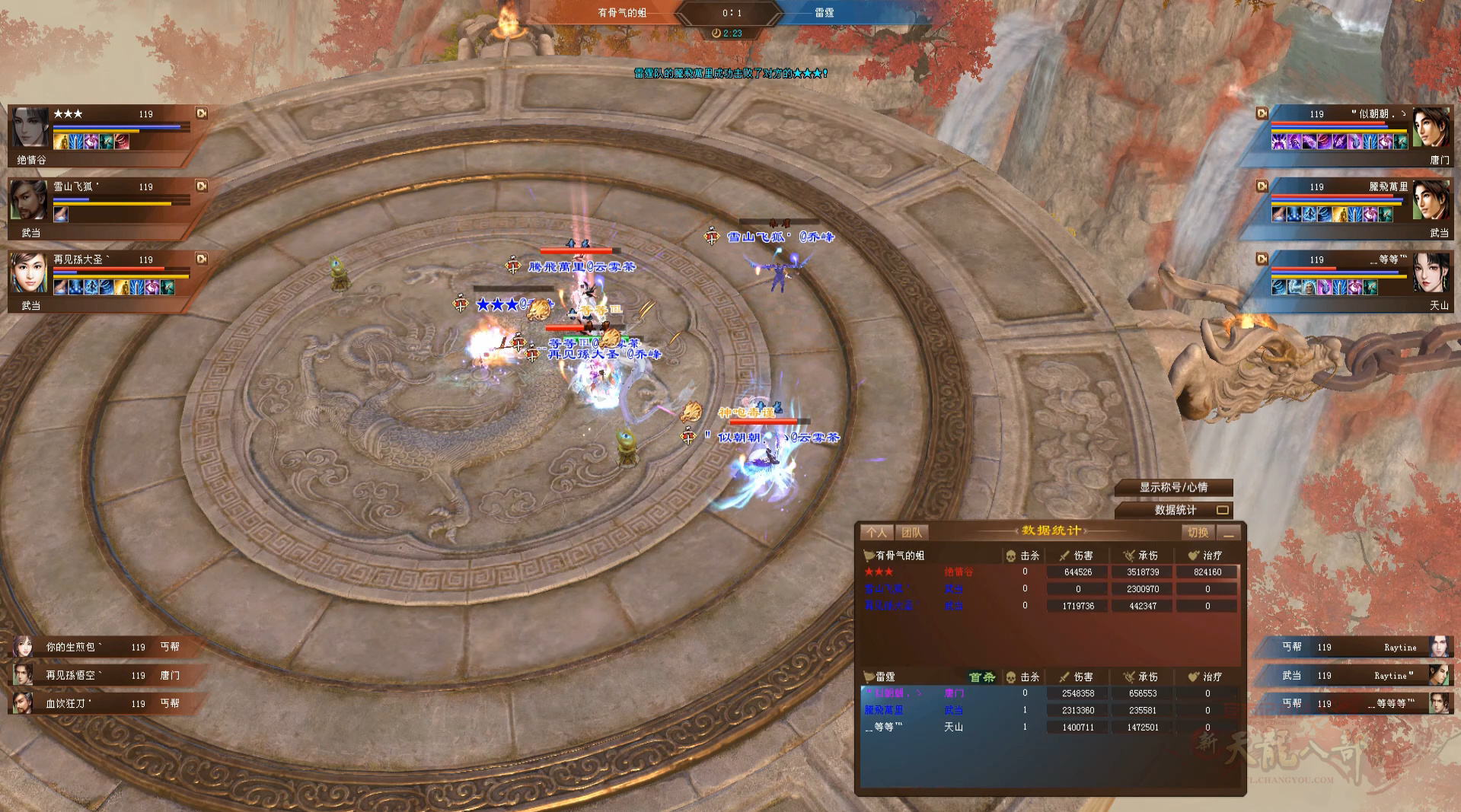This screenshot has width=1461, height=812.
Task: Toggle the 显示称号/心情 display button
Action: click(x=1173, y=488)
